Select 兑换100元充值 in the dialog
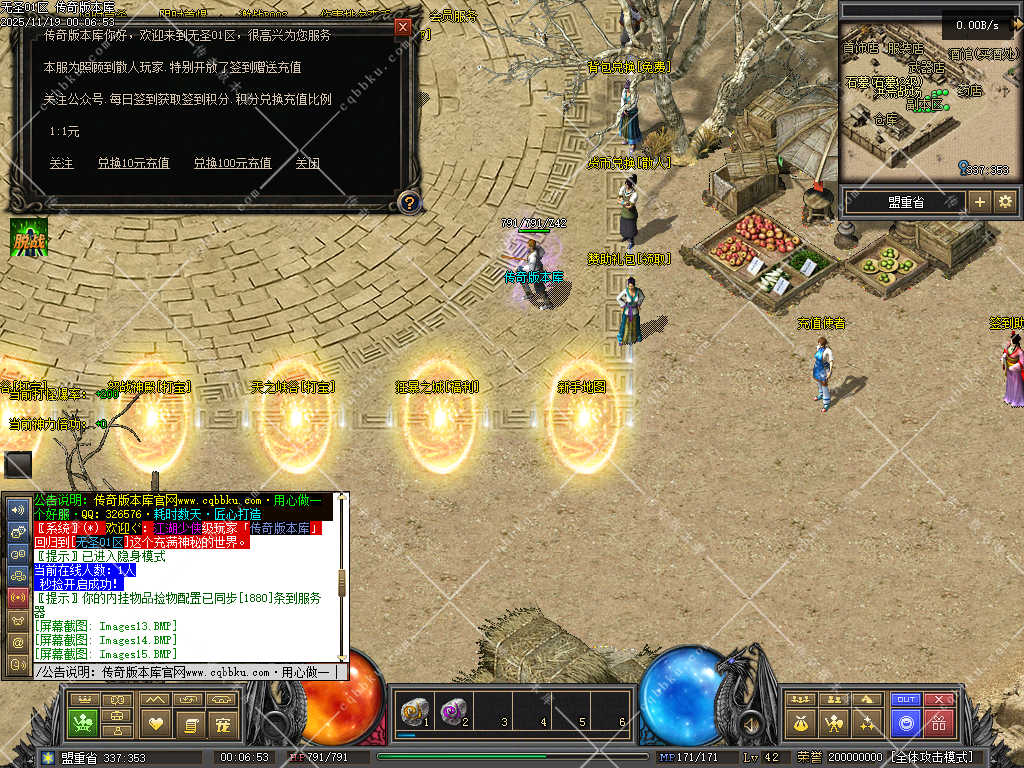The height and width of the screenshot is (768, 1024). coord(232,163)
